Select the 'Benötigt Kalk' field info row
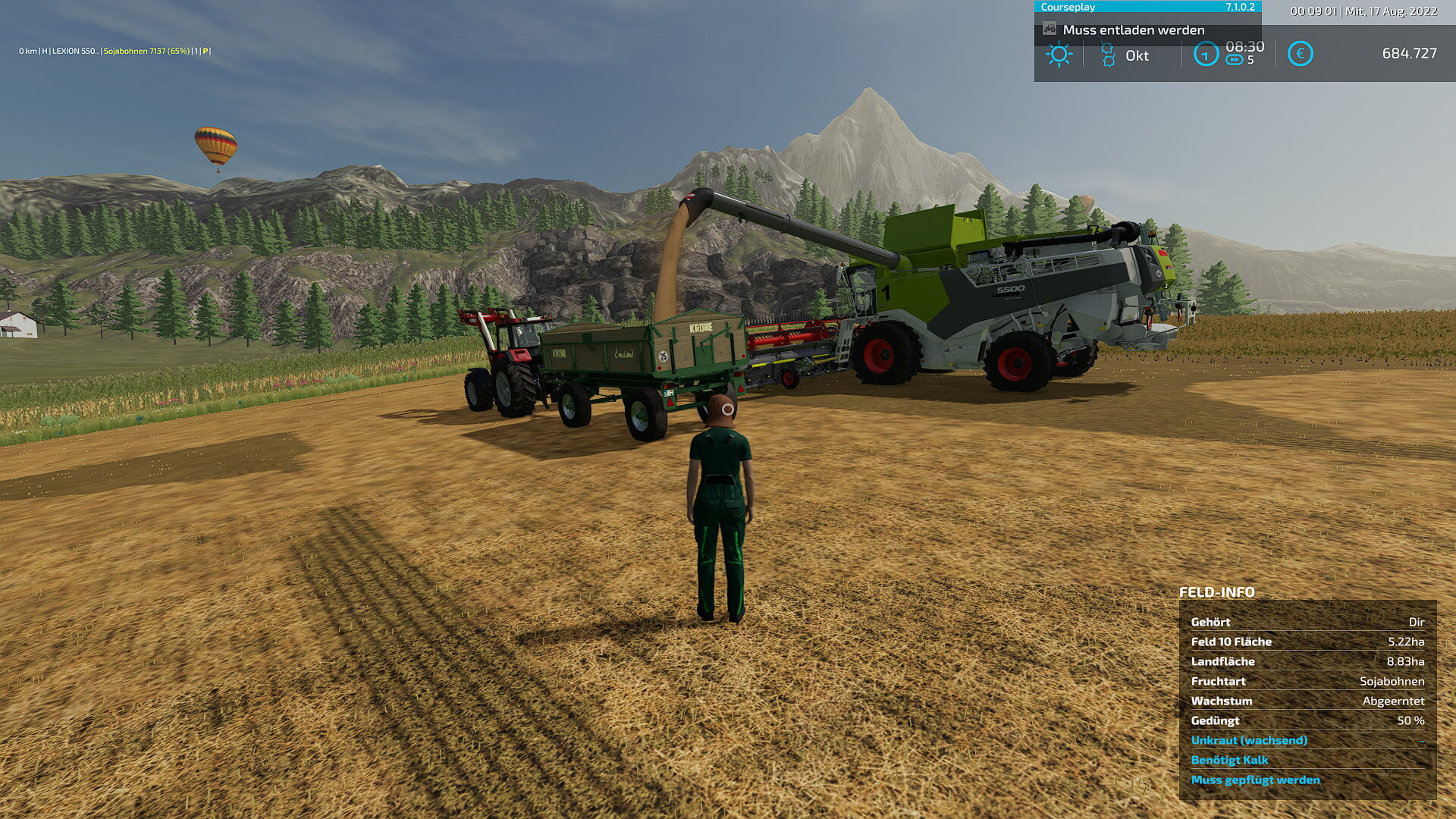Viewport: 1456px width, 819px height. [1229, 760]
